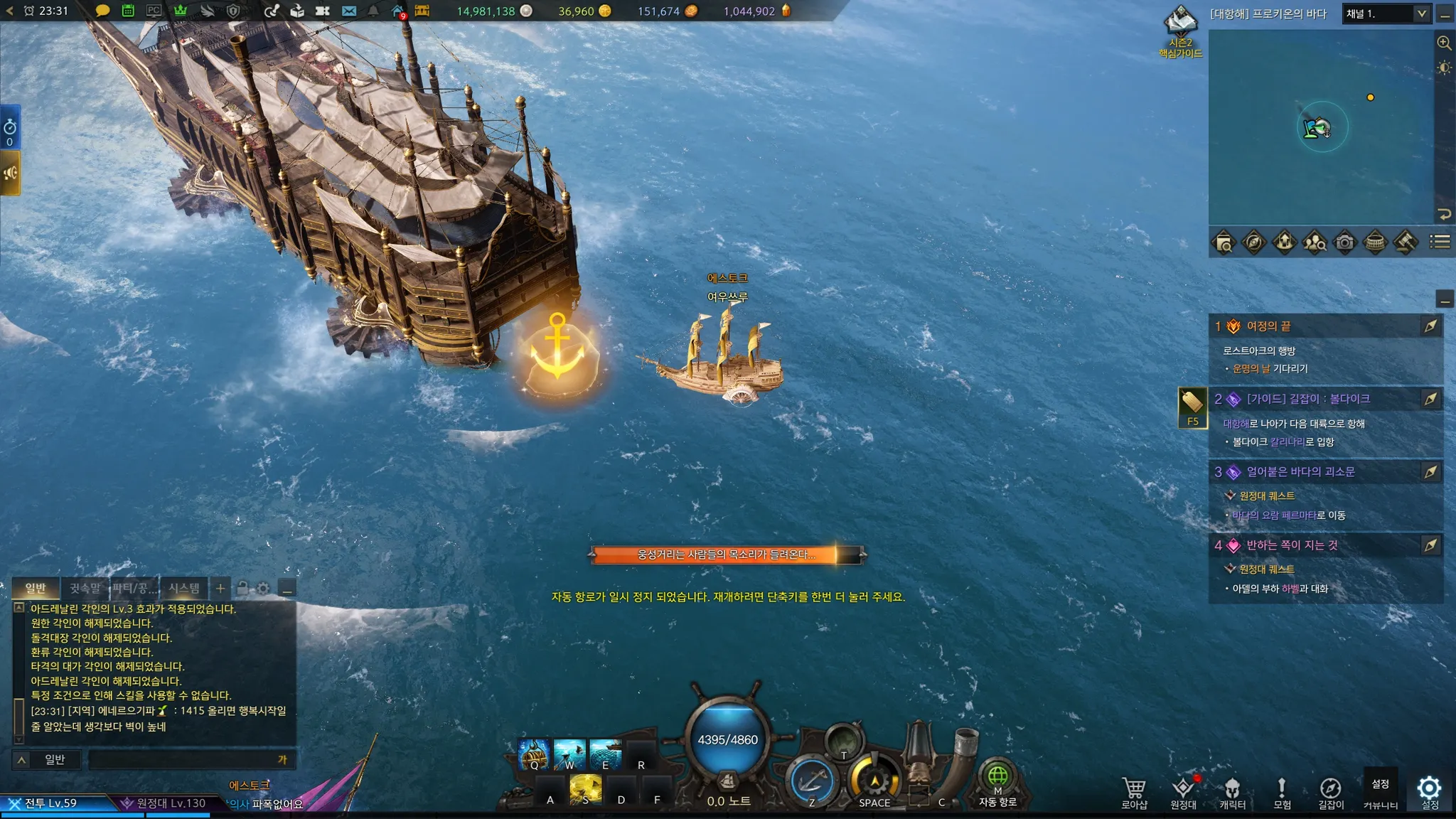The image size is (1456, 819).
Task: Open the 시즌2 핵심가이드 guide icon
Action: 1180,32
